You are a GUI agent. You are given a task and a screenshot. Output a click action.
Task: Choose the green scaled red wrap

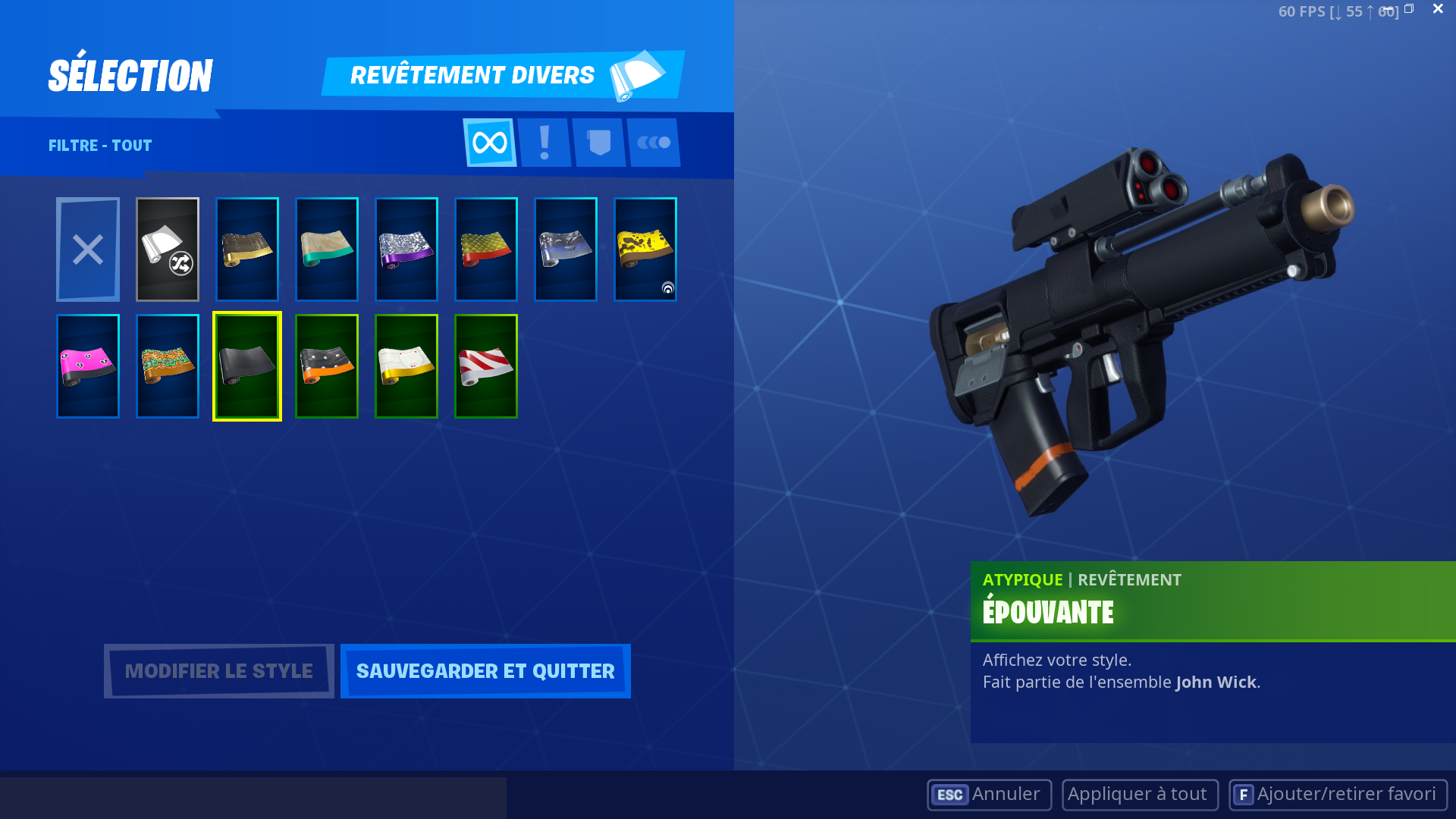tap(486, 249)
